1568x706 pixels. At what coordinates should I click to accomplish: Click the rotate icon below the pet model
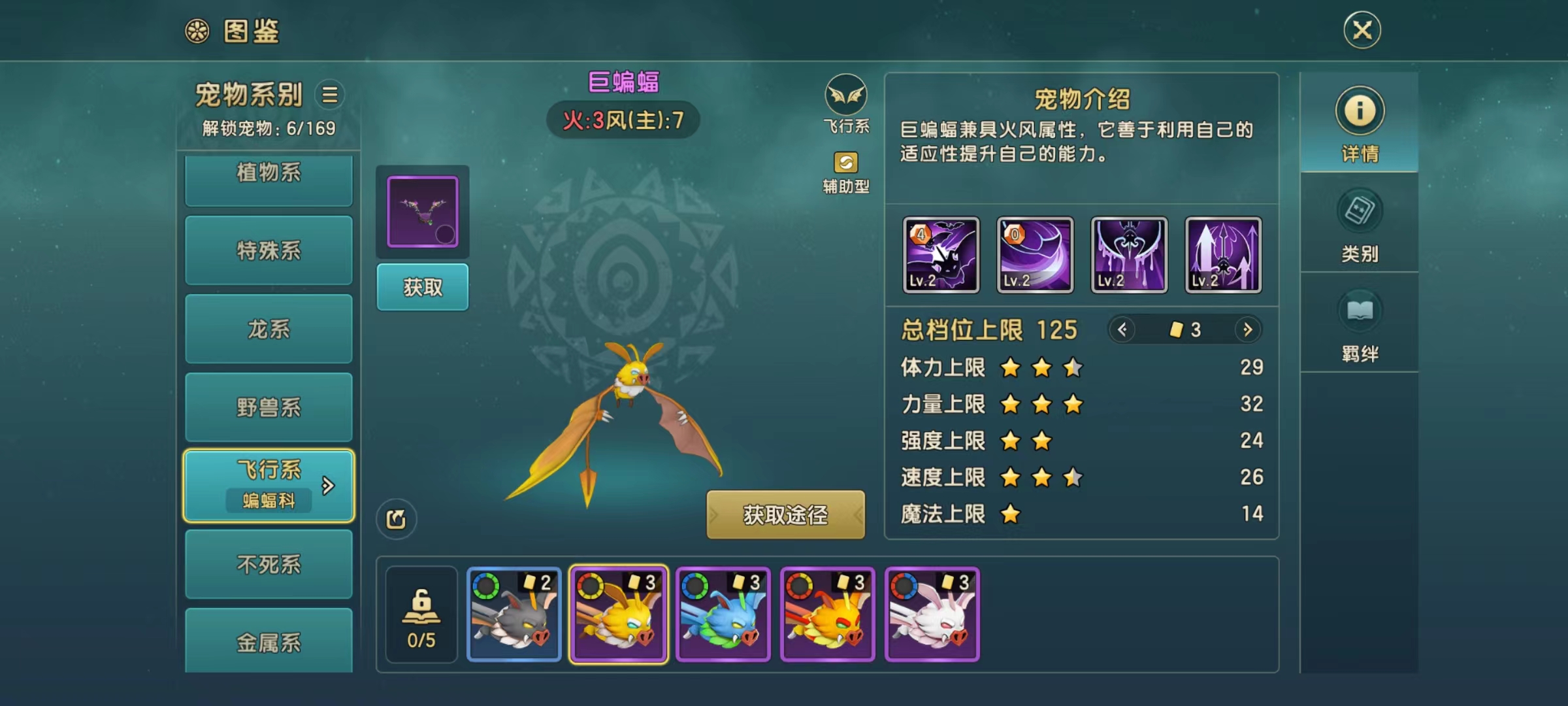click(397, 518)
